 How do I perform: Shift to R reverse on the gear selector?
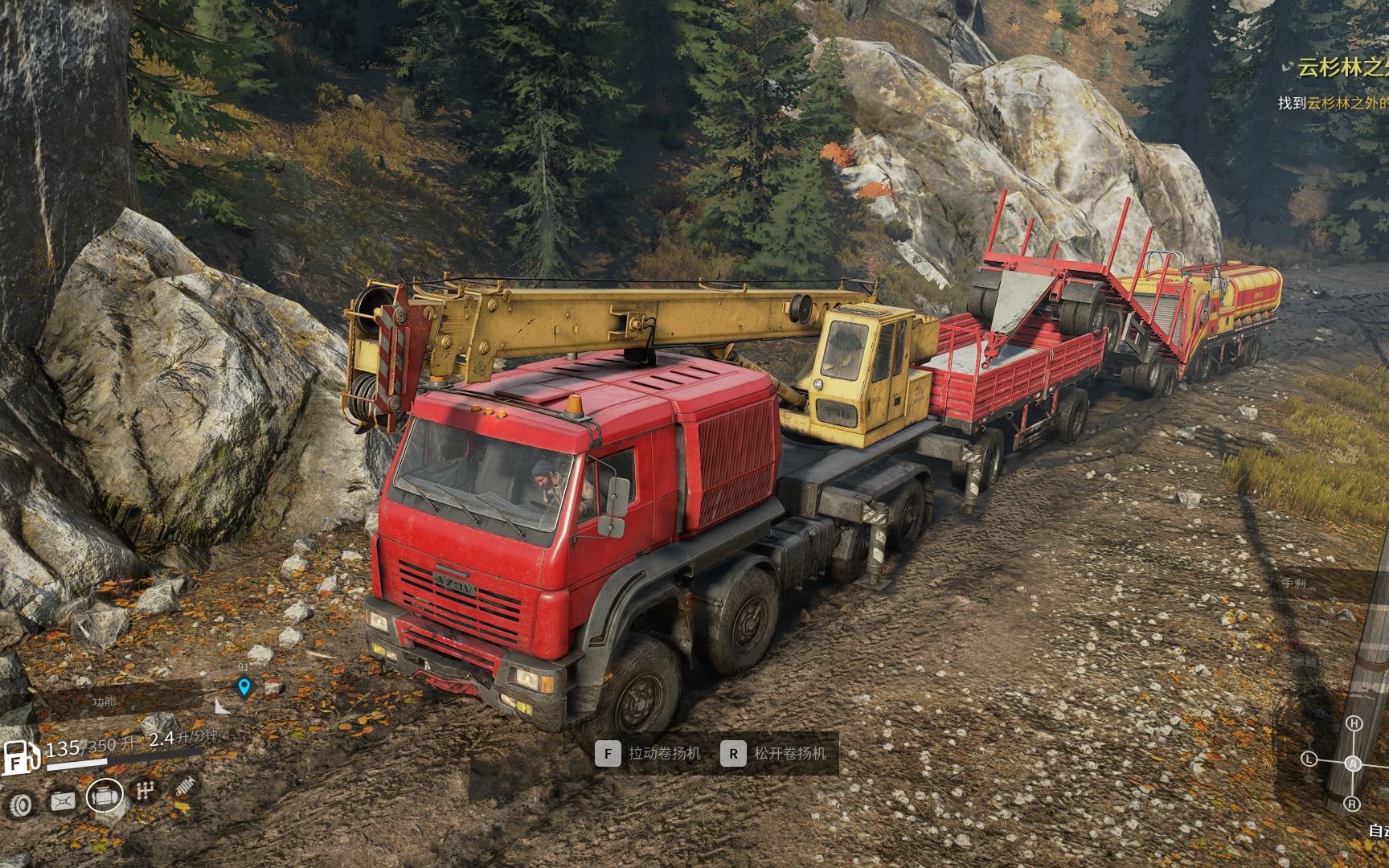[1352, 804]
